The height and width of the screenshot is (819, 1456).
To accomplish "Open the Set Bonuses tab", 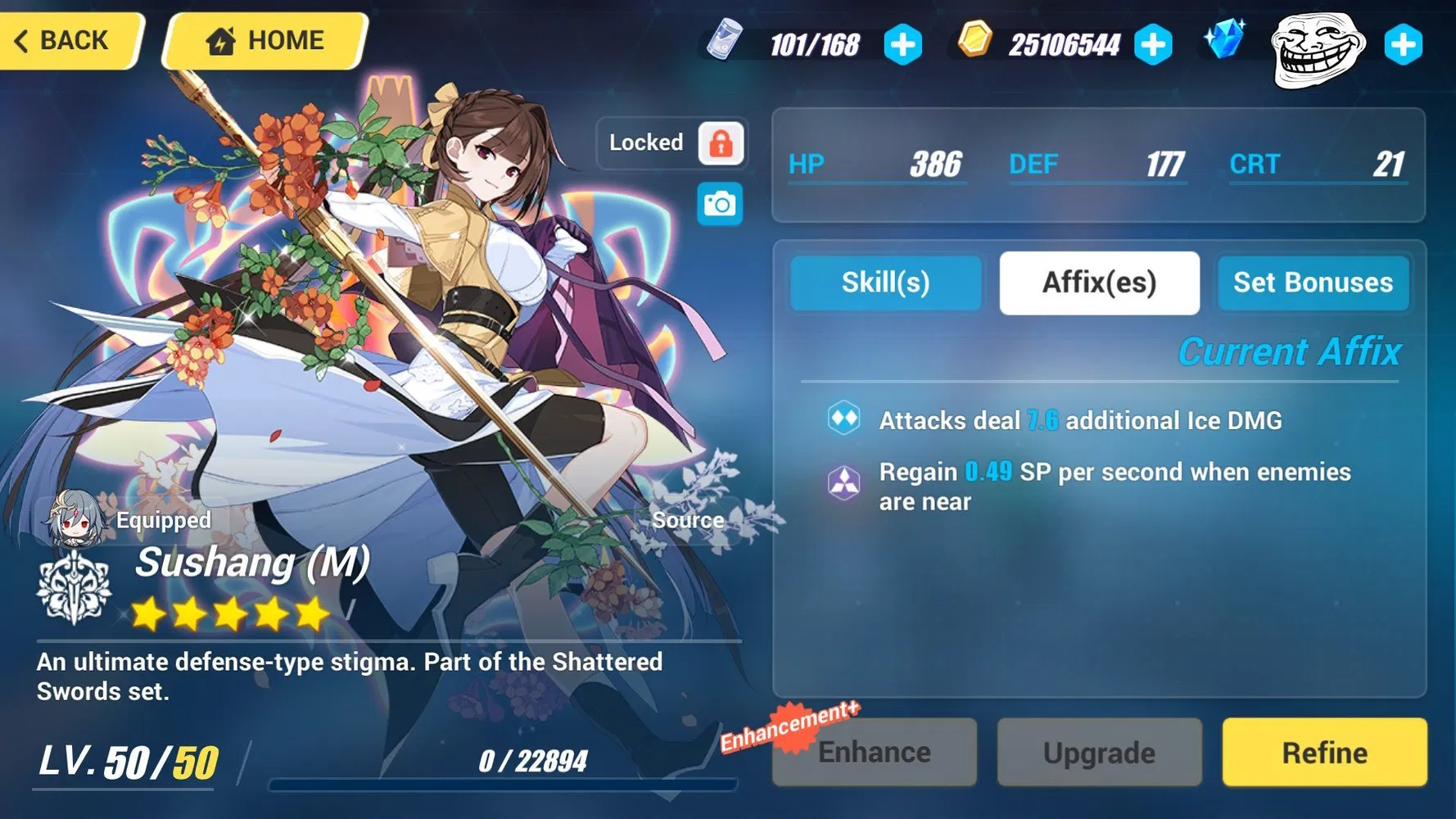I will click(1313, 283).
